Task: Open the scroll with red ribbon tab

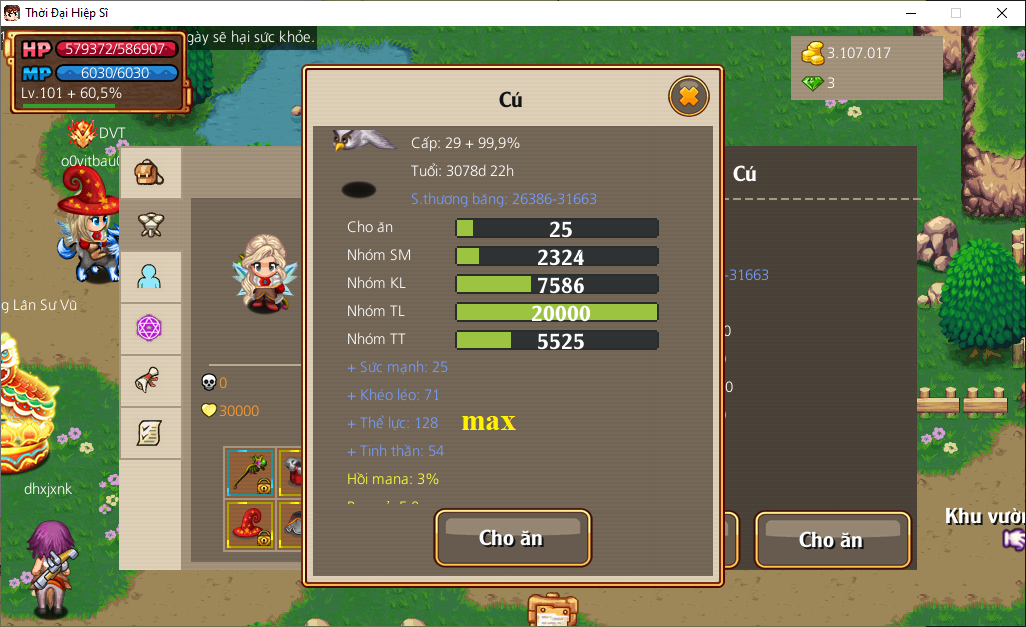Action: (150, 380)
